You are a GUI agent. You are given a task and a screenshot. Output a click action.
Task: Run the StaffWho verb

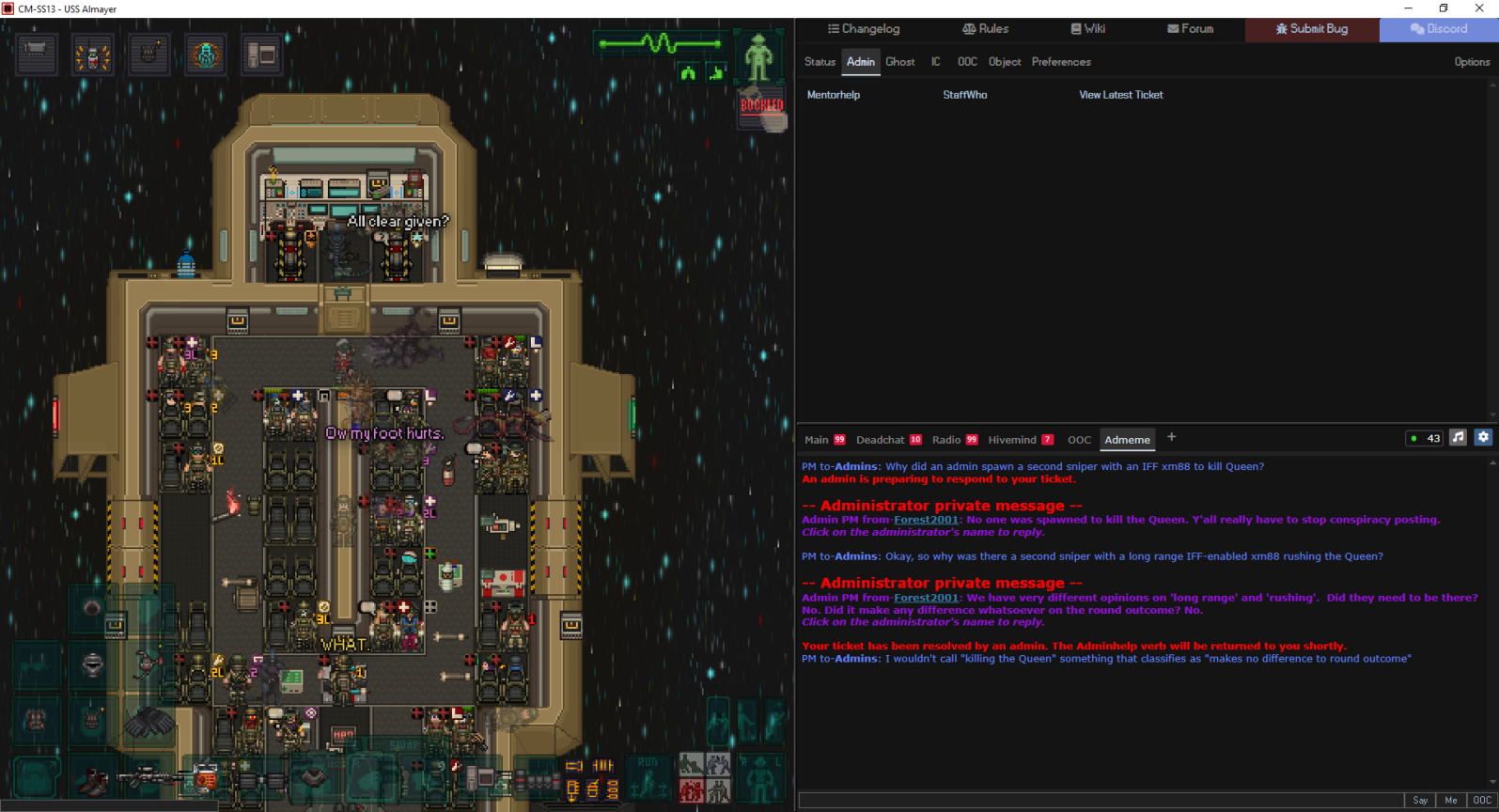965,95
